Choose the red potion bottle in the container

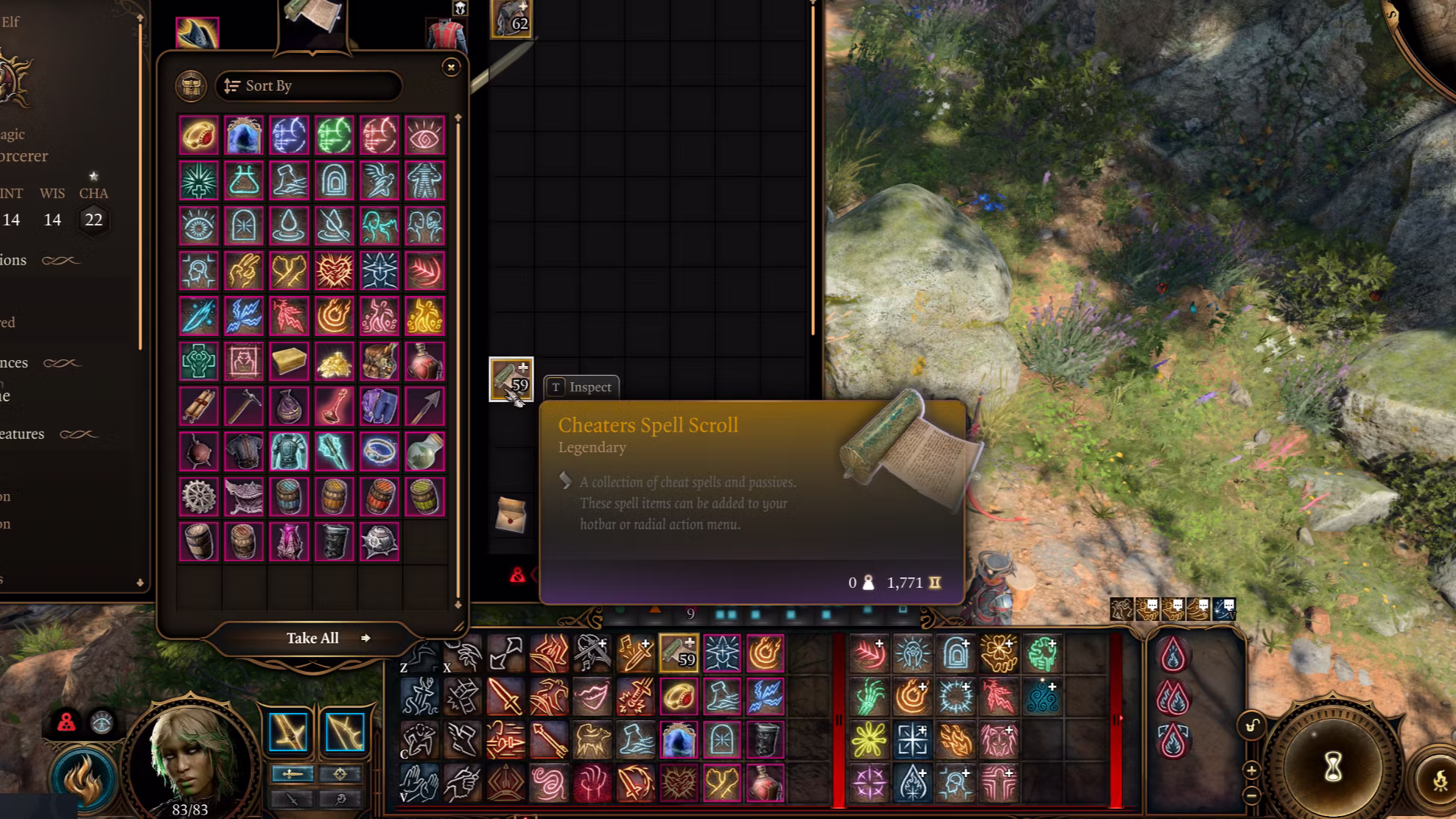click(424, 362)
